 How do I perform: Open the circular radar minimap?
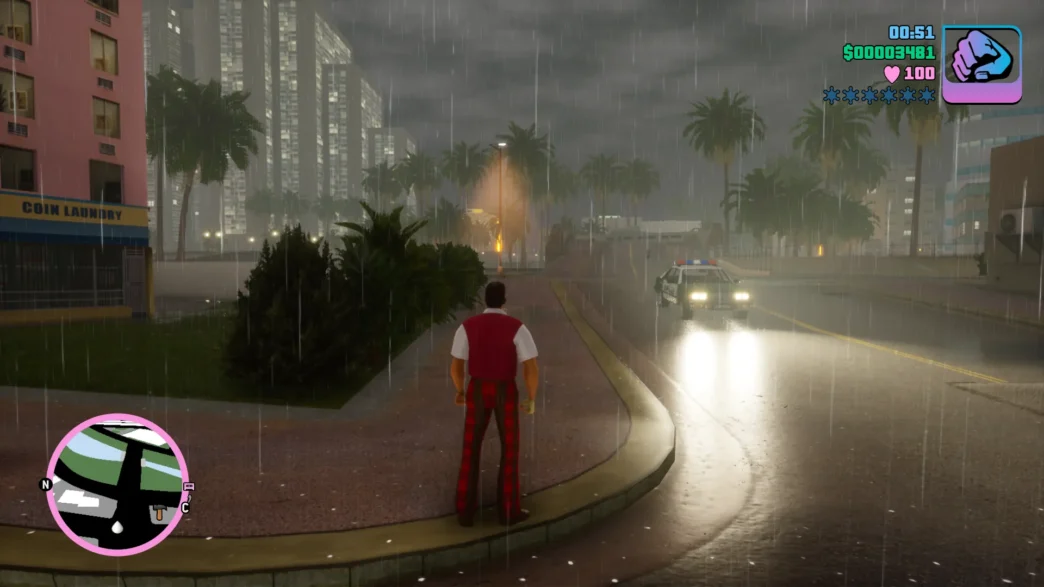pyautogui.click(x=116, y=484)
